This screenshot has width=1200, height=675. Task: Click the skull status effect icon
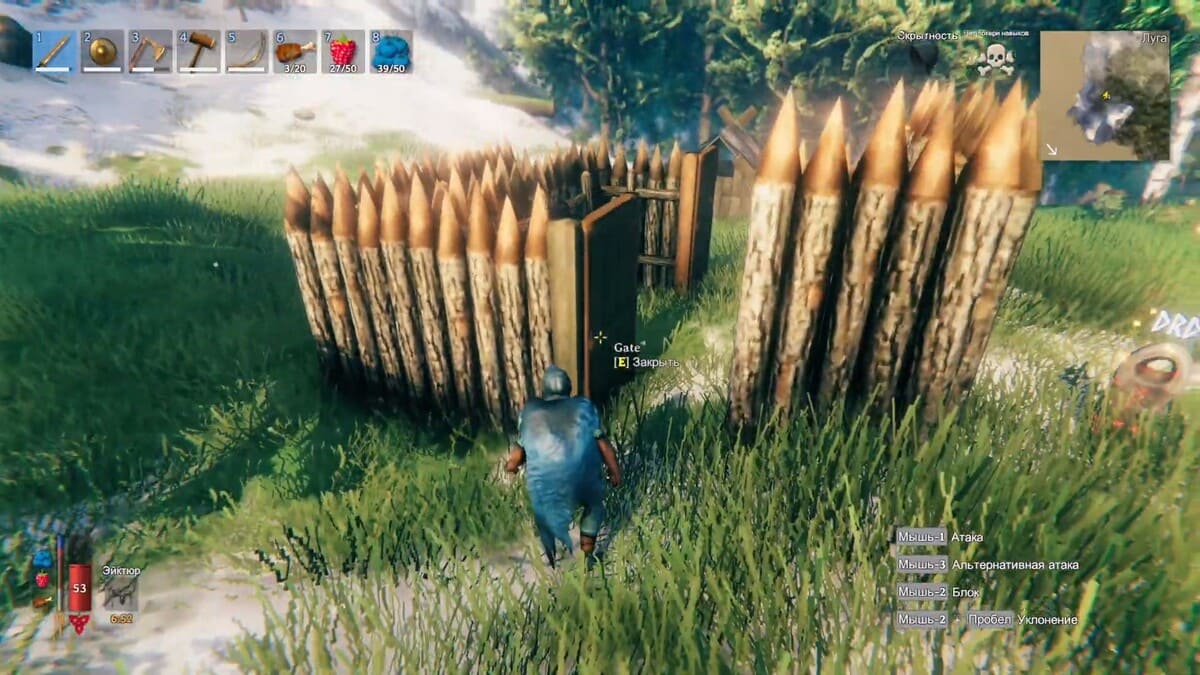click(x=995, y=60)
